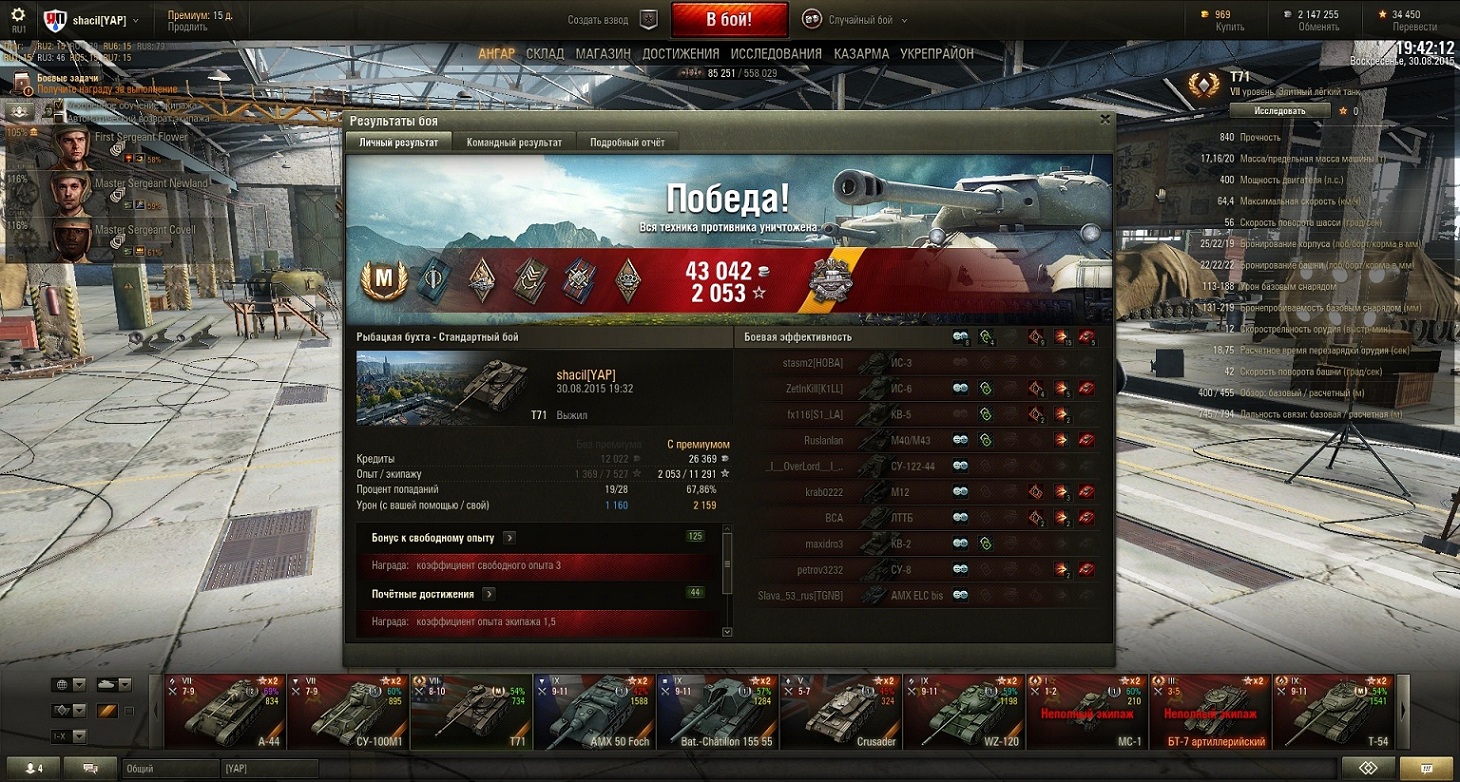
Task: Pick the Crusader tank in the carousel
Action: 840,712
